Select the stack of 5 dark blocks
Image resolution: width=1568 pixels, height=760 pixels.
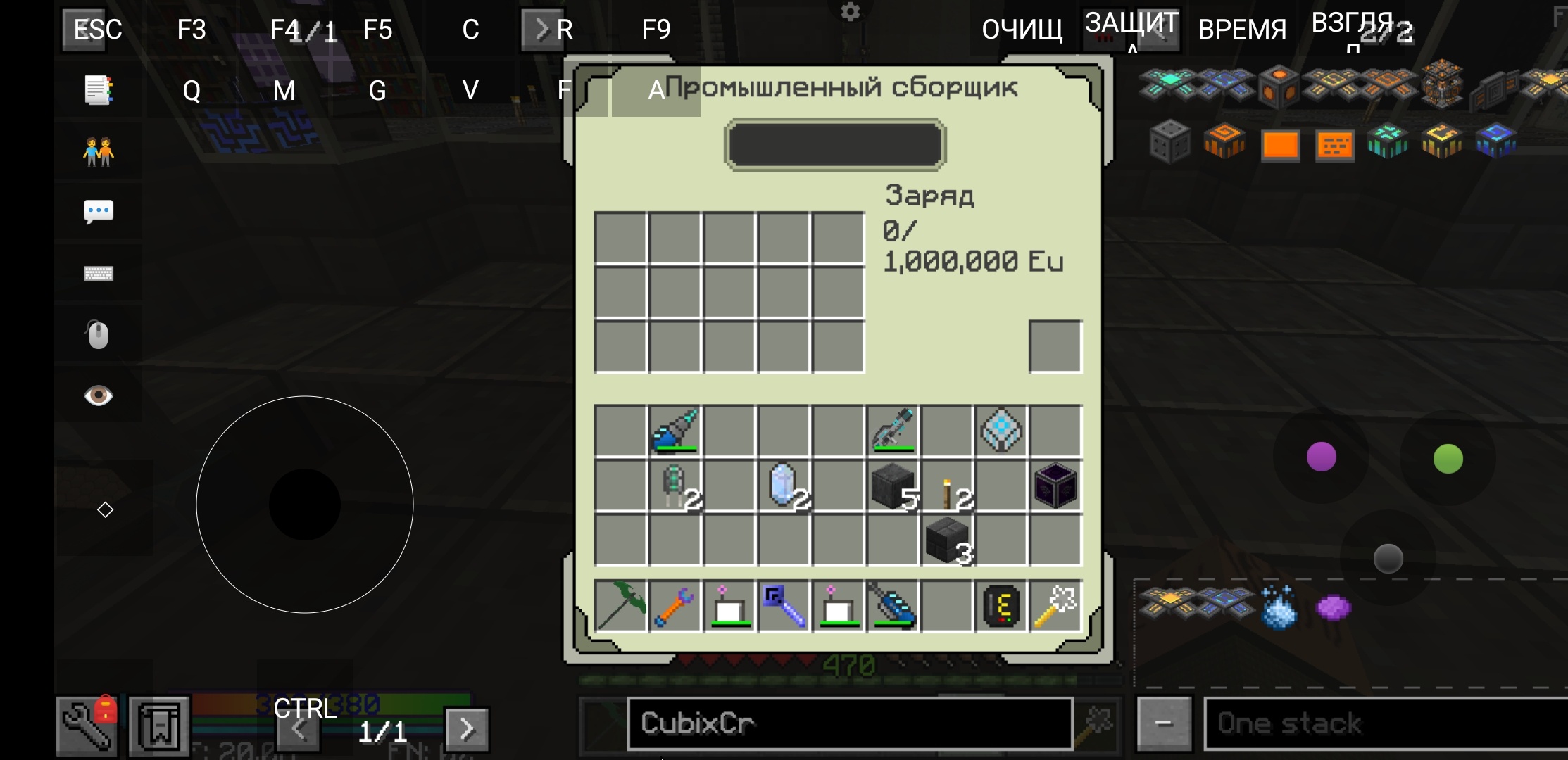[x=893, y=486]
